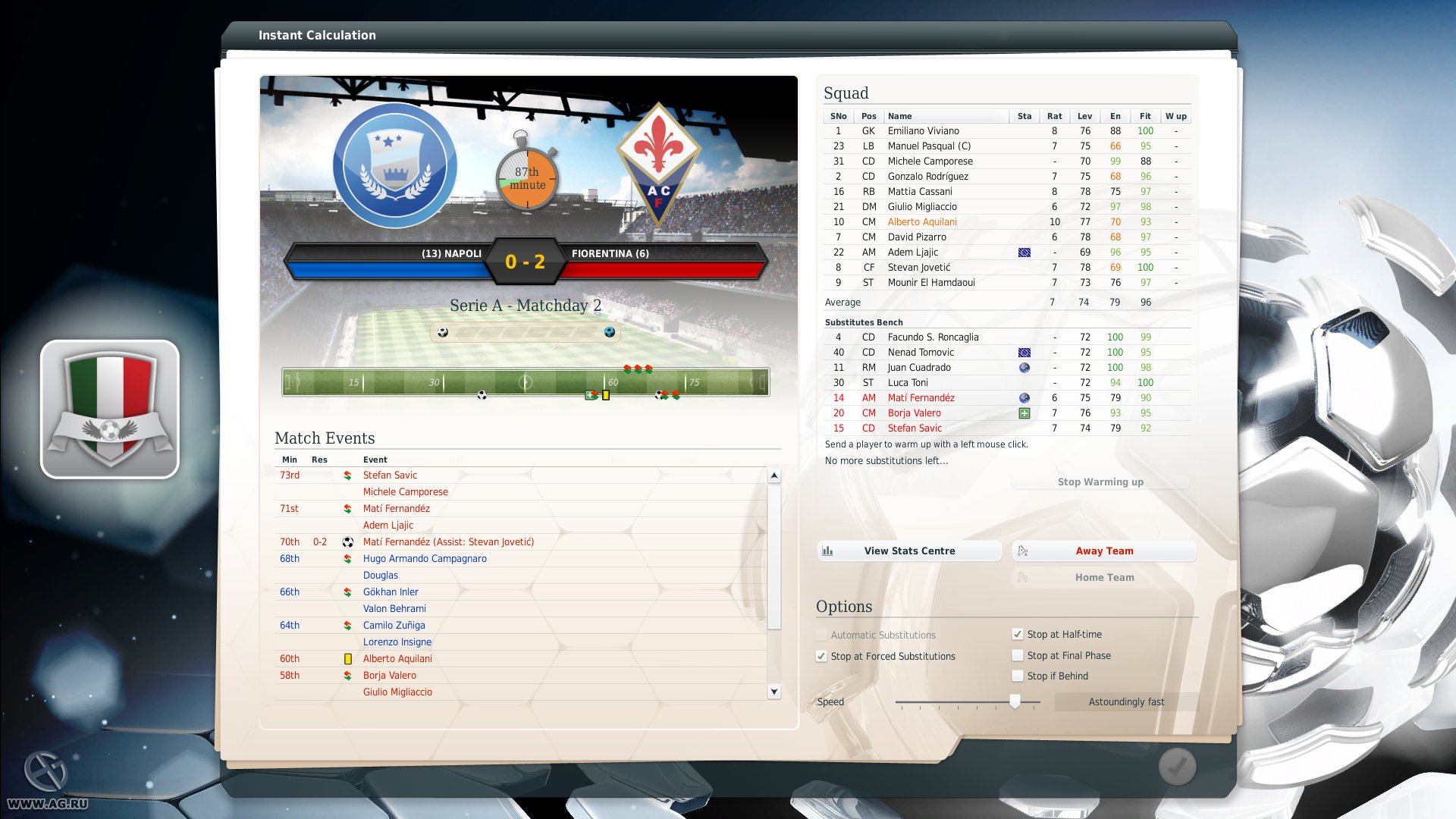1456x819 pixels.
Task: Switch to the Home Team view
Action: click(x=1103, y=577)
